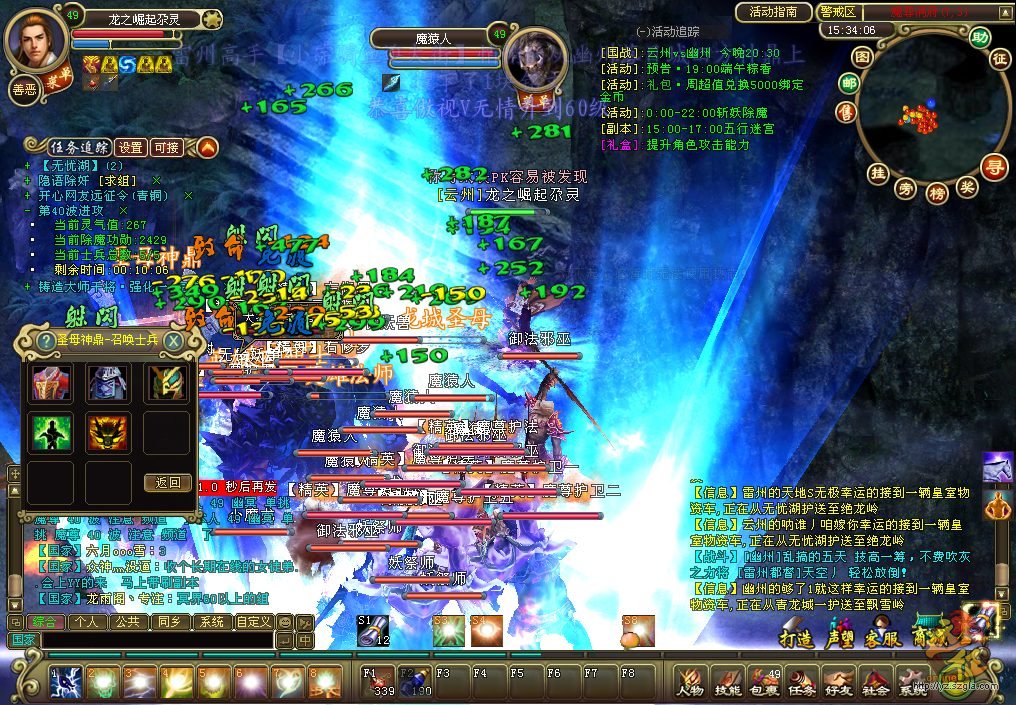
Task: Switch to the 个人 chat tab
Action: point(87,621)
